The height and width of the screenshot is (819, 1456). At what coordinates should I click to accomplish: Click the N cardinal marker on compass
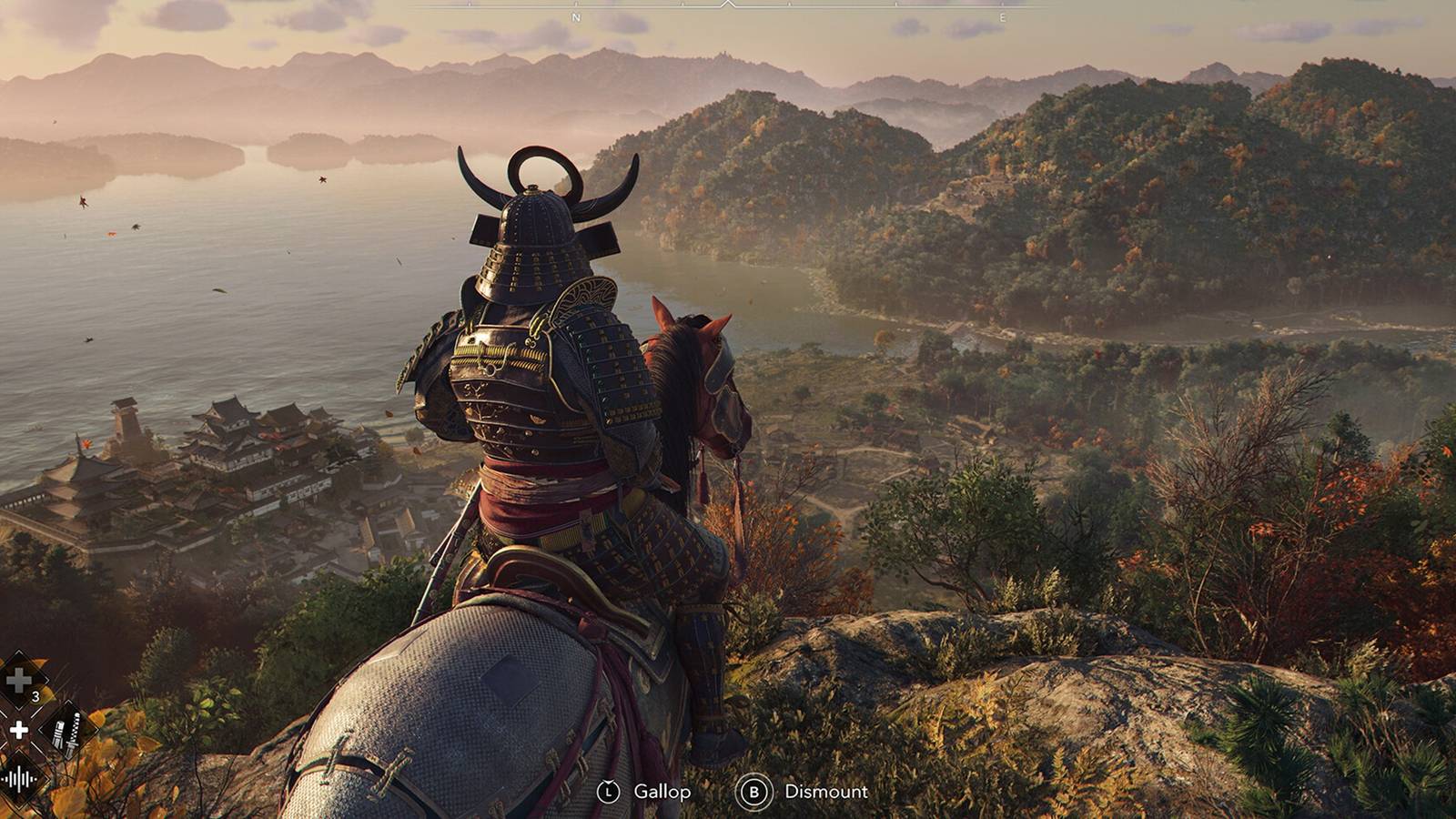point(575,16)
